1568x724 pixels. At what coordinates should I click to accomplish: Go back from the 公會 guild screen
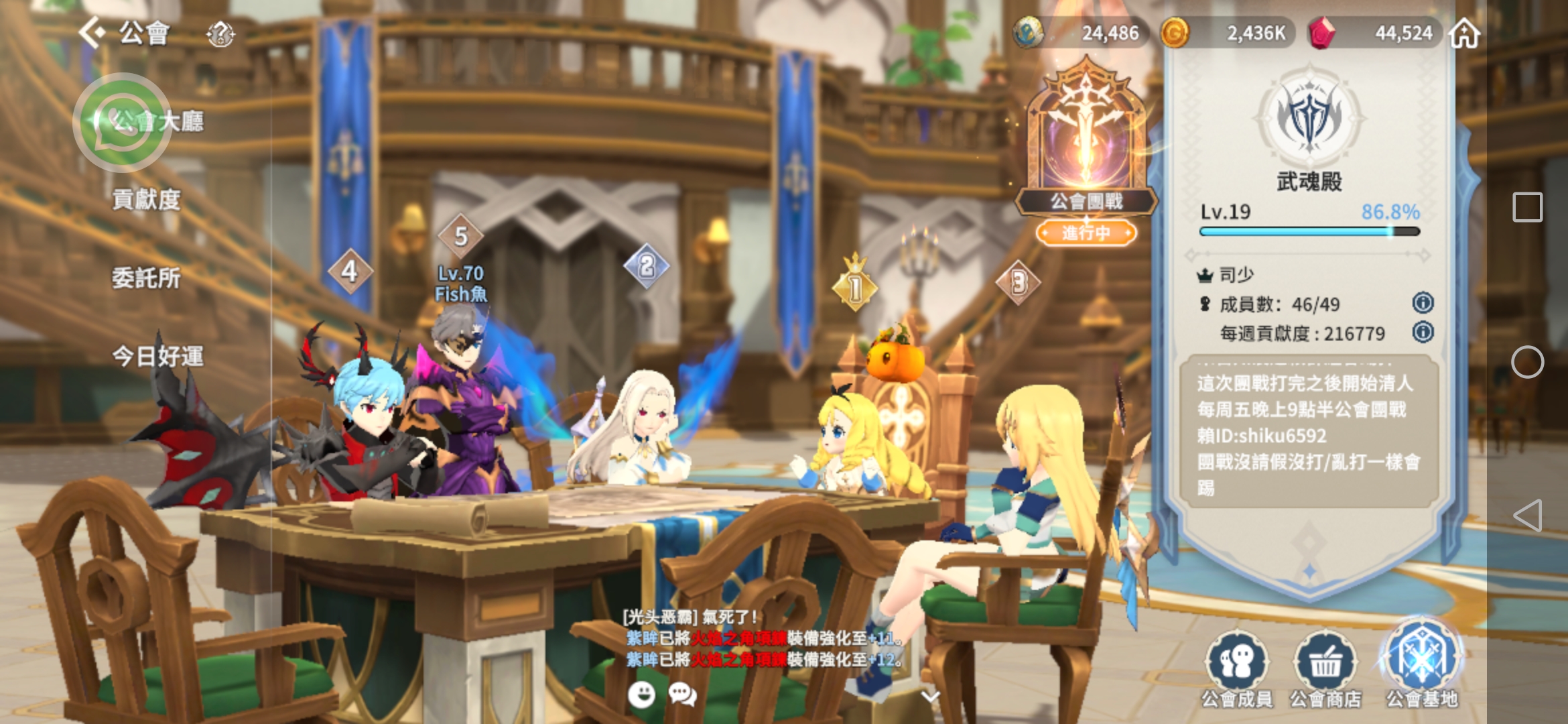92,32
